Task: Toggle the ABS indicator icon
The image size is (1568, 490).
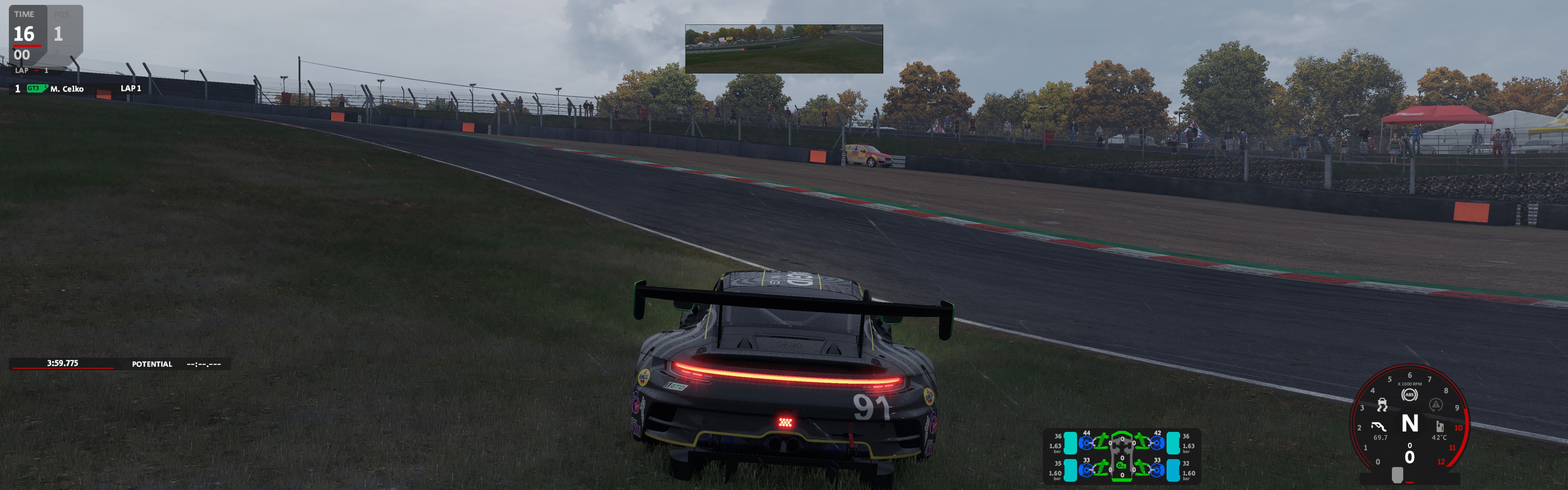Action: click(x=1409, y=395)
